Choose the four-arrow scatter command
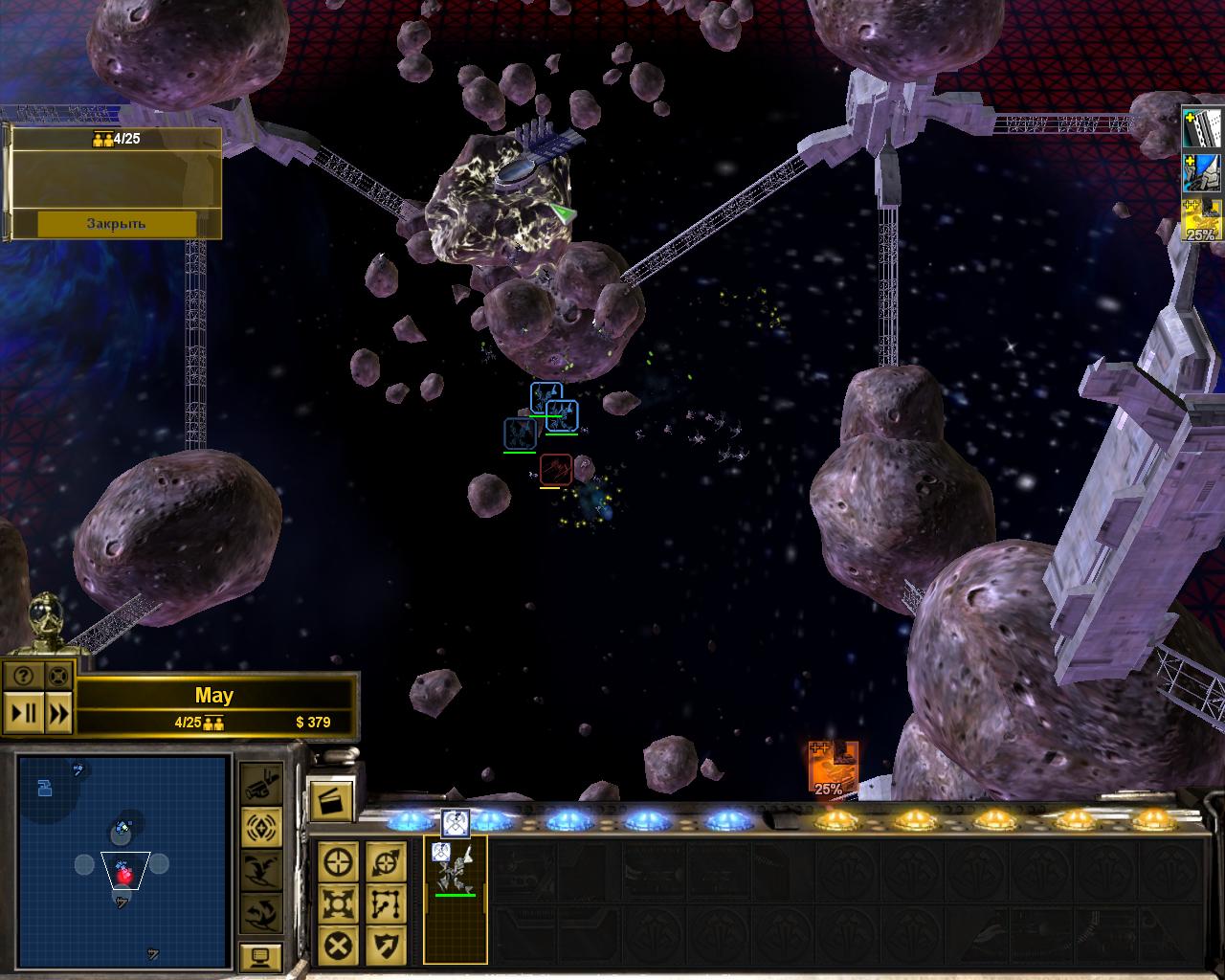Screen dimensions: 1225x980 click(340, 903)
